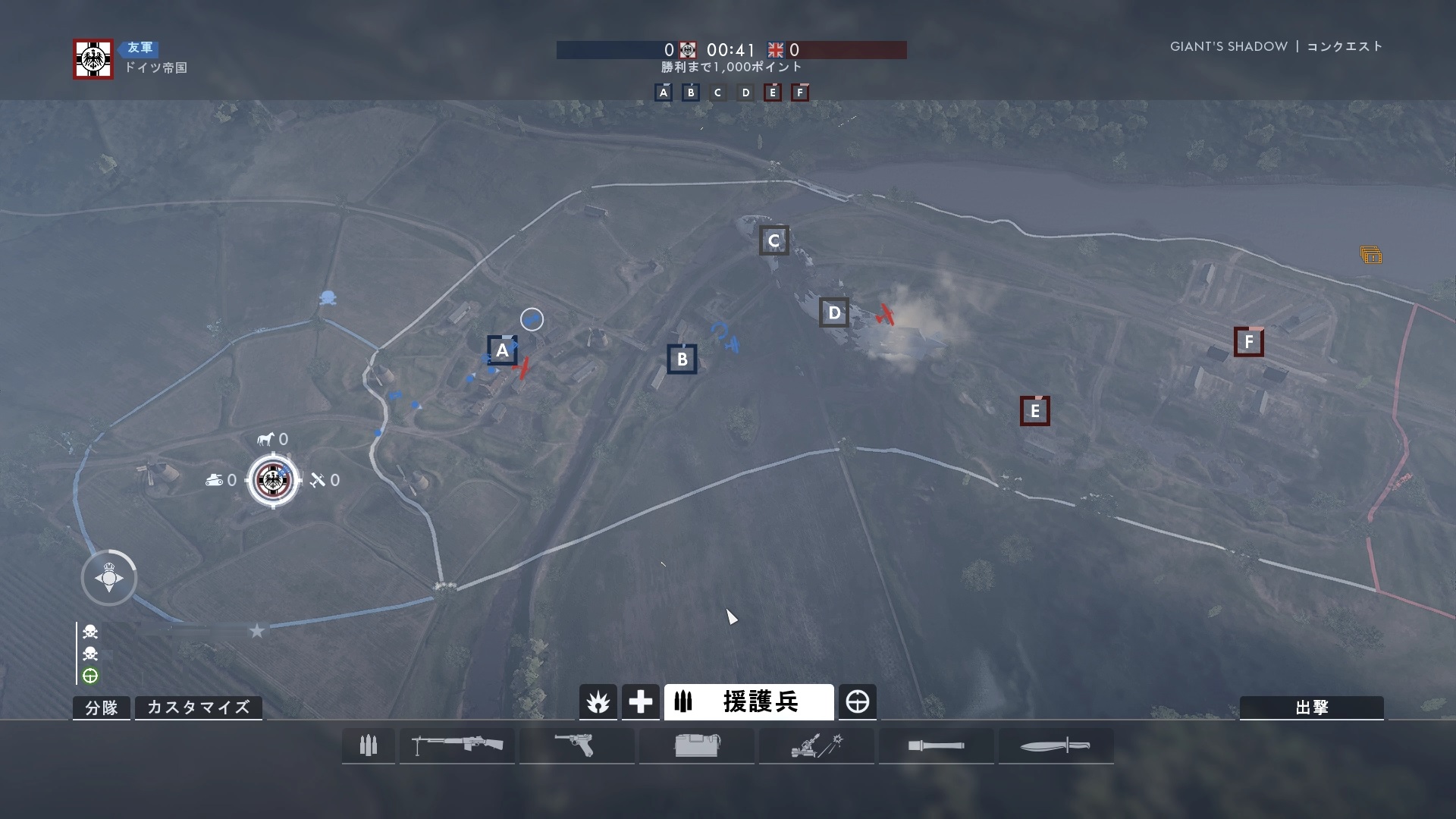Deploy with the 出撃 button
This screenshot has width=1456, height=819.
(1311, 708)
